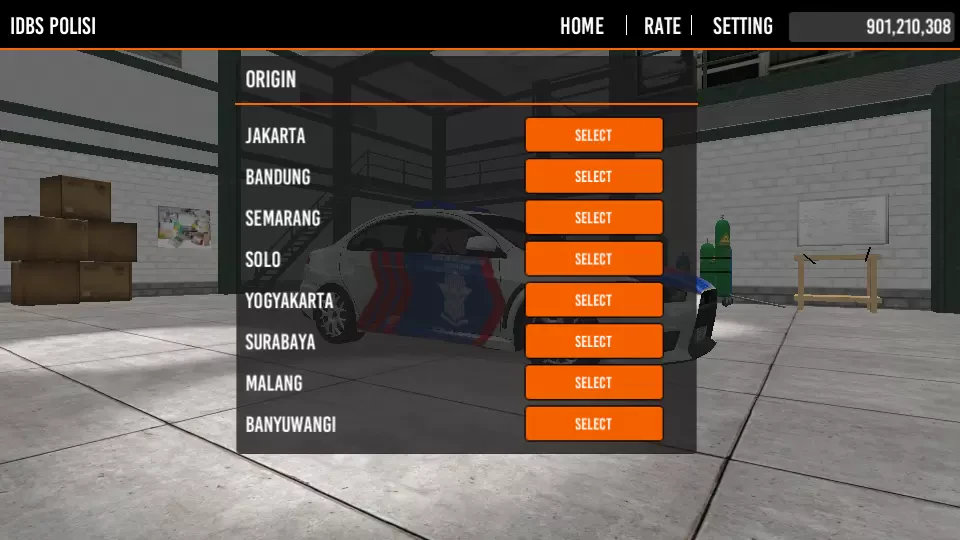Viewport: 960px width, 540px height.
Task: Pick Semarang from the origin list
Action: 593,218
